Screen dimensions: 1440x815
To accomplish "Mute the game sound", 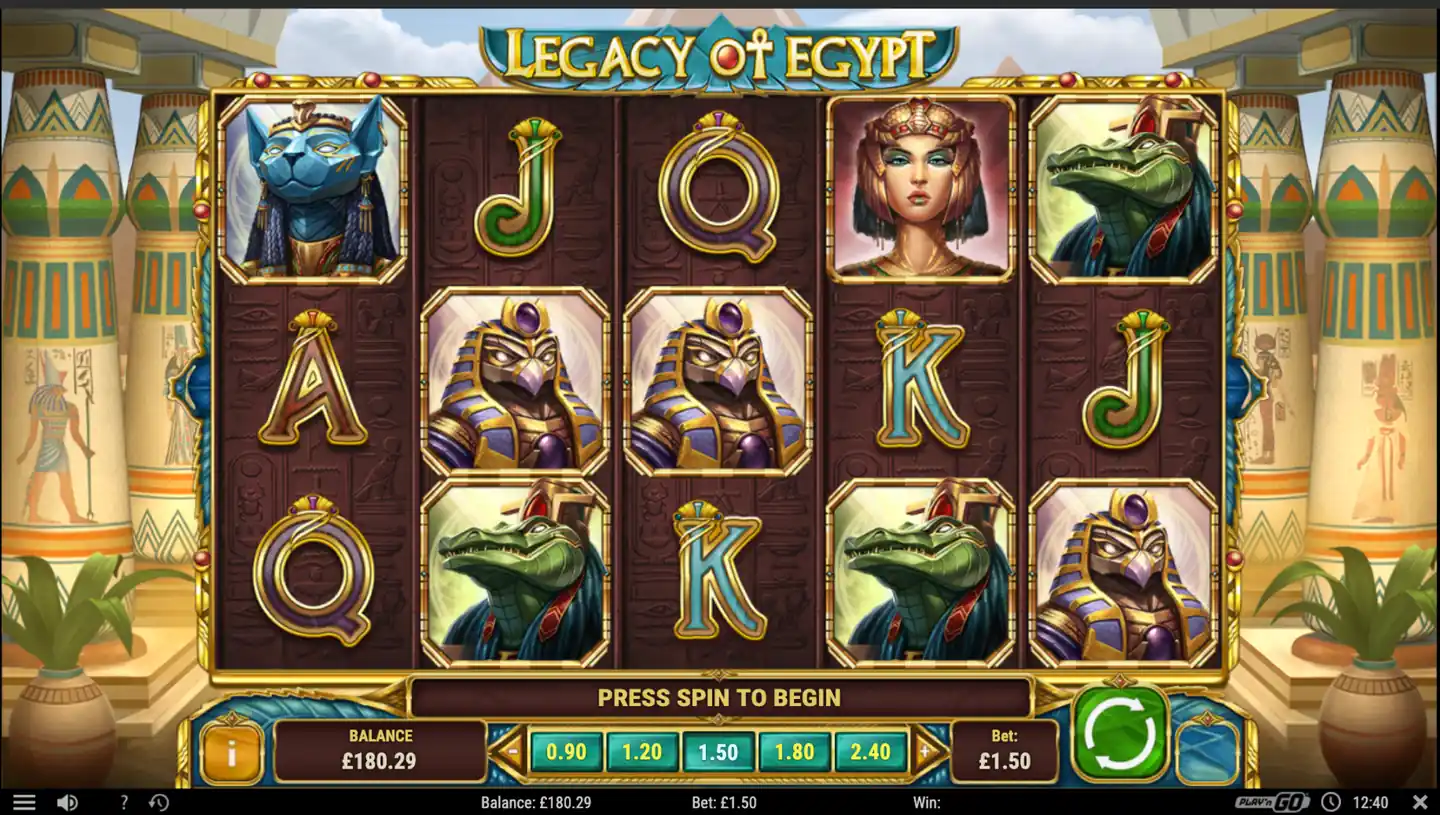I will click(x=67, y=802).
